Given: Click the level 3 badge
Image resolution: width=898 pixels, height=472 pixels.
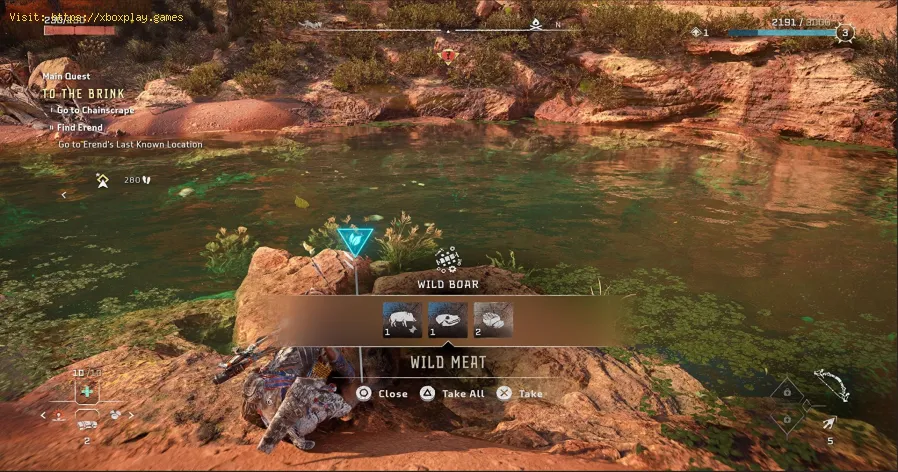Looking at the screenshot, I should pos(845,32).
